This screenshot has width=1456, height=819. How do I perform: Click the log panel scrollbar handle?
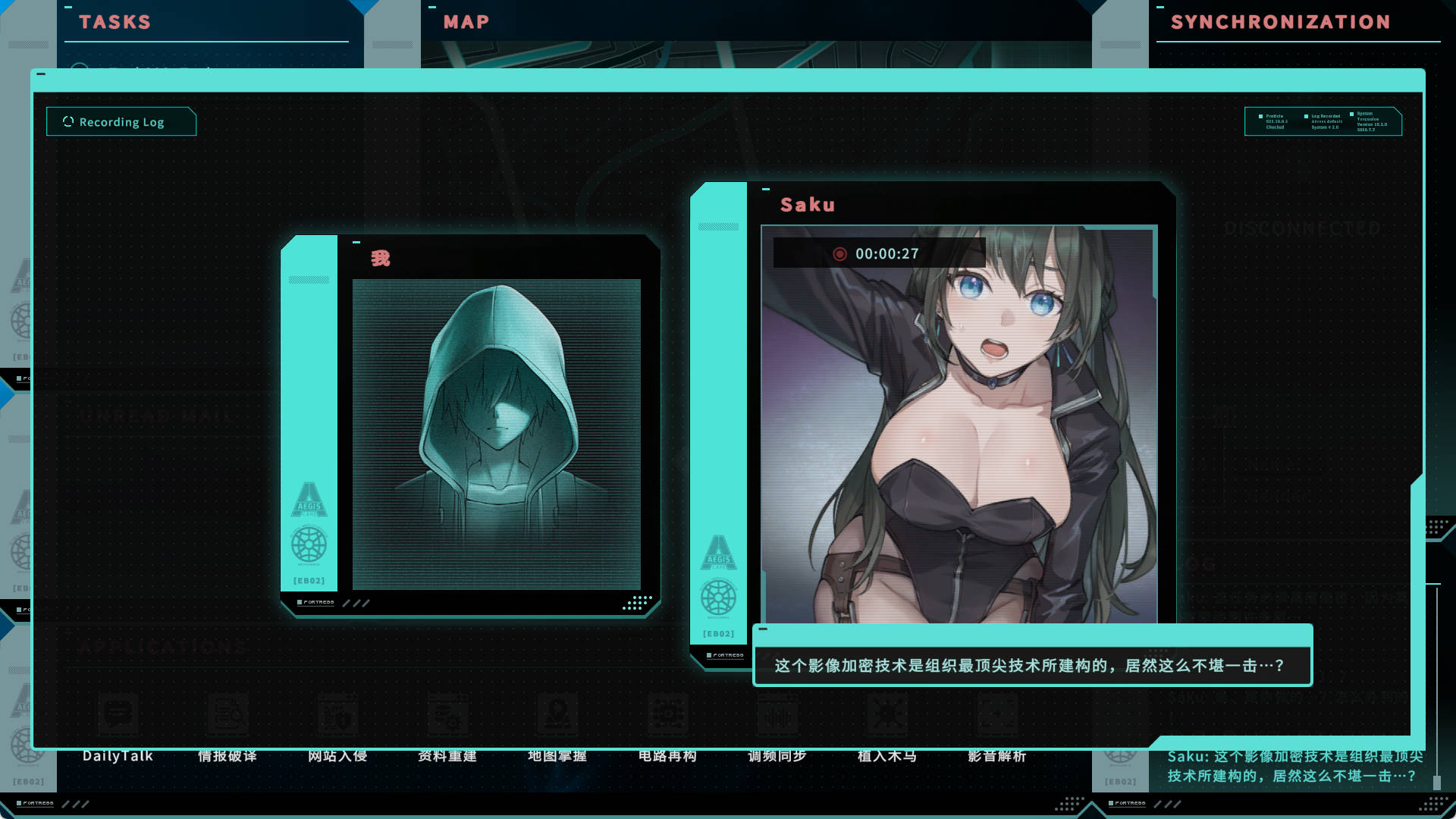click(1436, 781)
